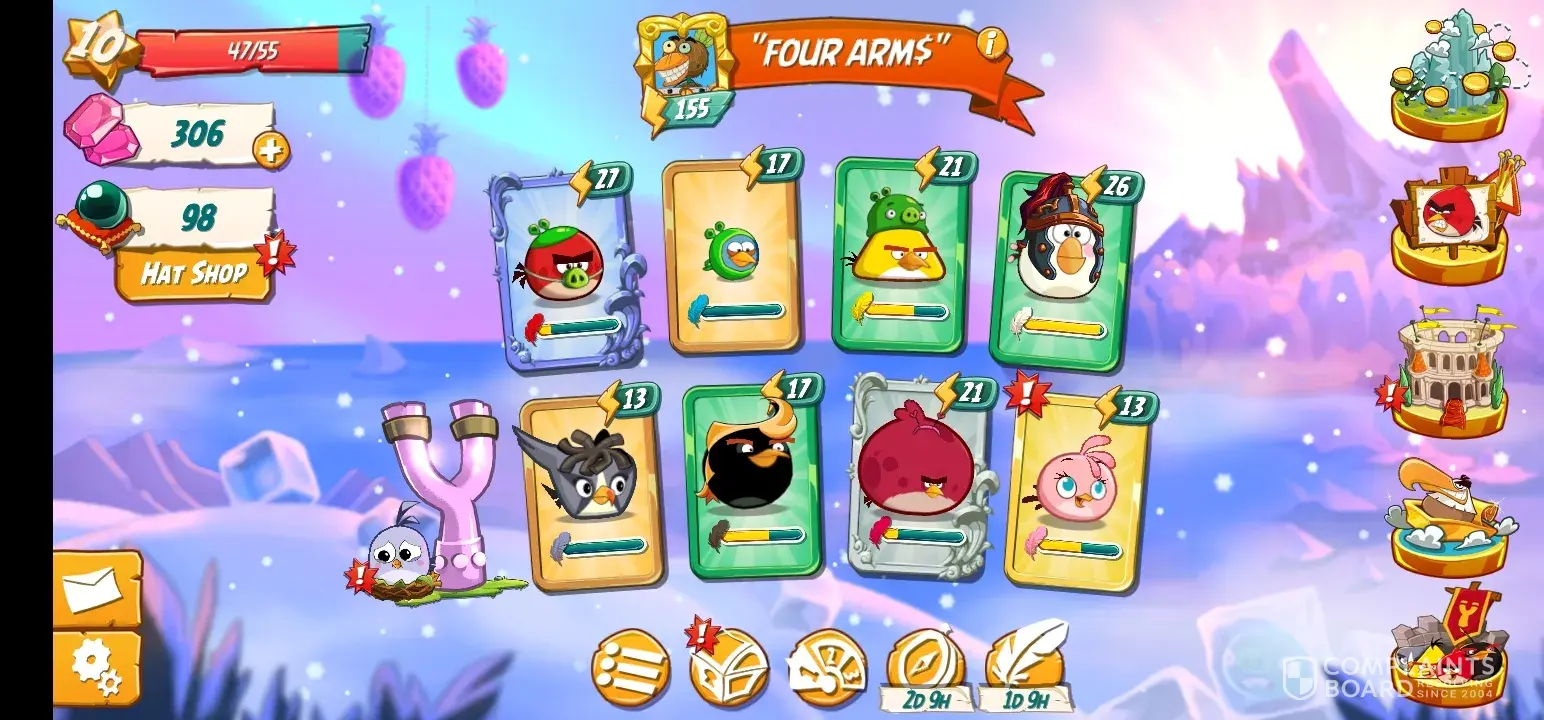The width and height of the screenshot is (1544, 720).
Task: Open the gear settings menu
Action: (96, 667)
